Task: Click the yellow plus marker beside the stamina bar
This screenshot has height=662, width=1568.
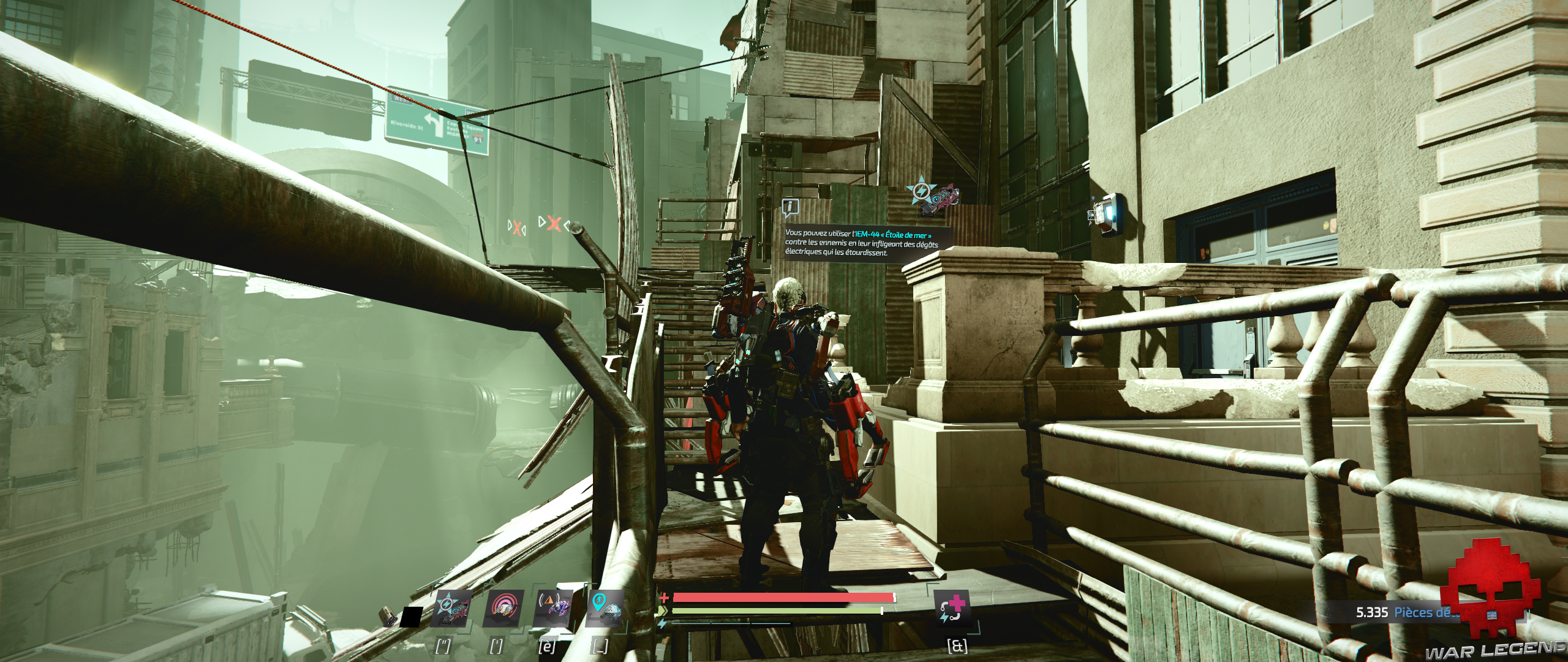Action: (x=663, y=612)
